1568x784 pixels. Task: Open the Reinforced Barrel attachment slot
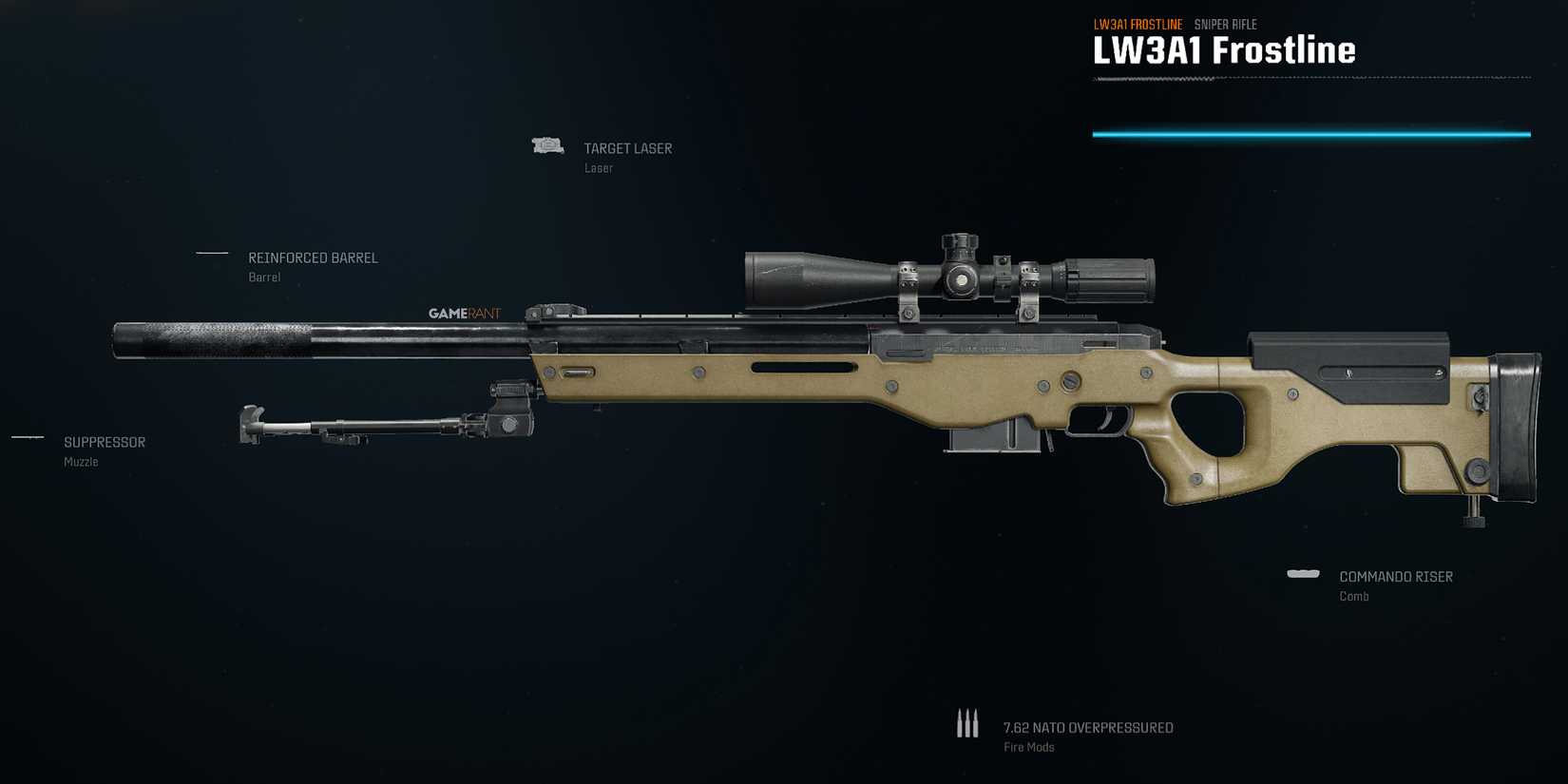(x=313, y=257)
